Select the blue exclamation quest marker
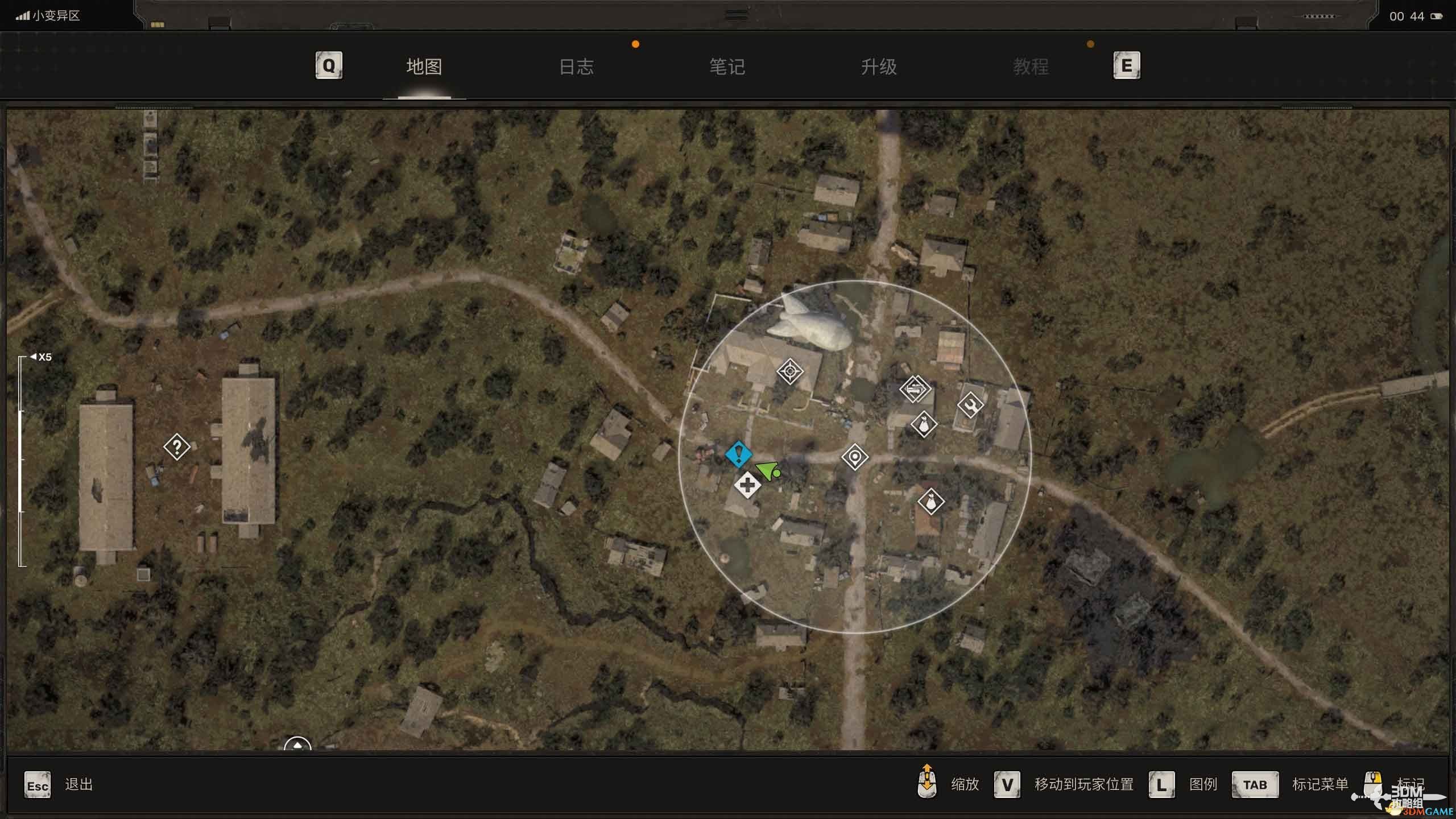Image resolution: width=1456 pixels, height=819 pixels. (738, 454)
